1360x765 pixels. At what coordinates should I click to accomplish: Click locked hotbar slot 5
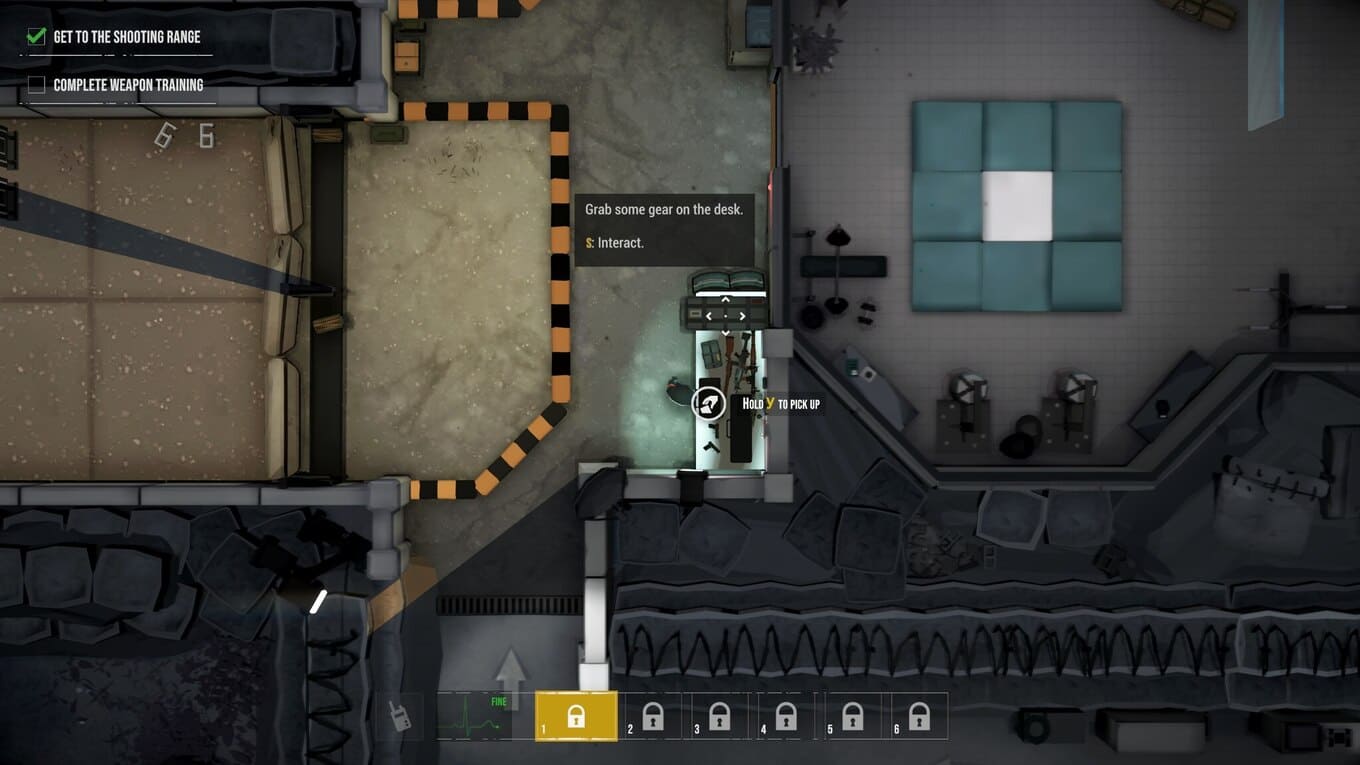(852, 716)
